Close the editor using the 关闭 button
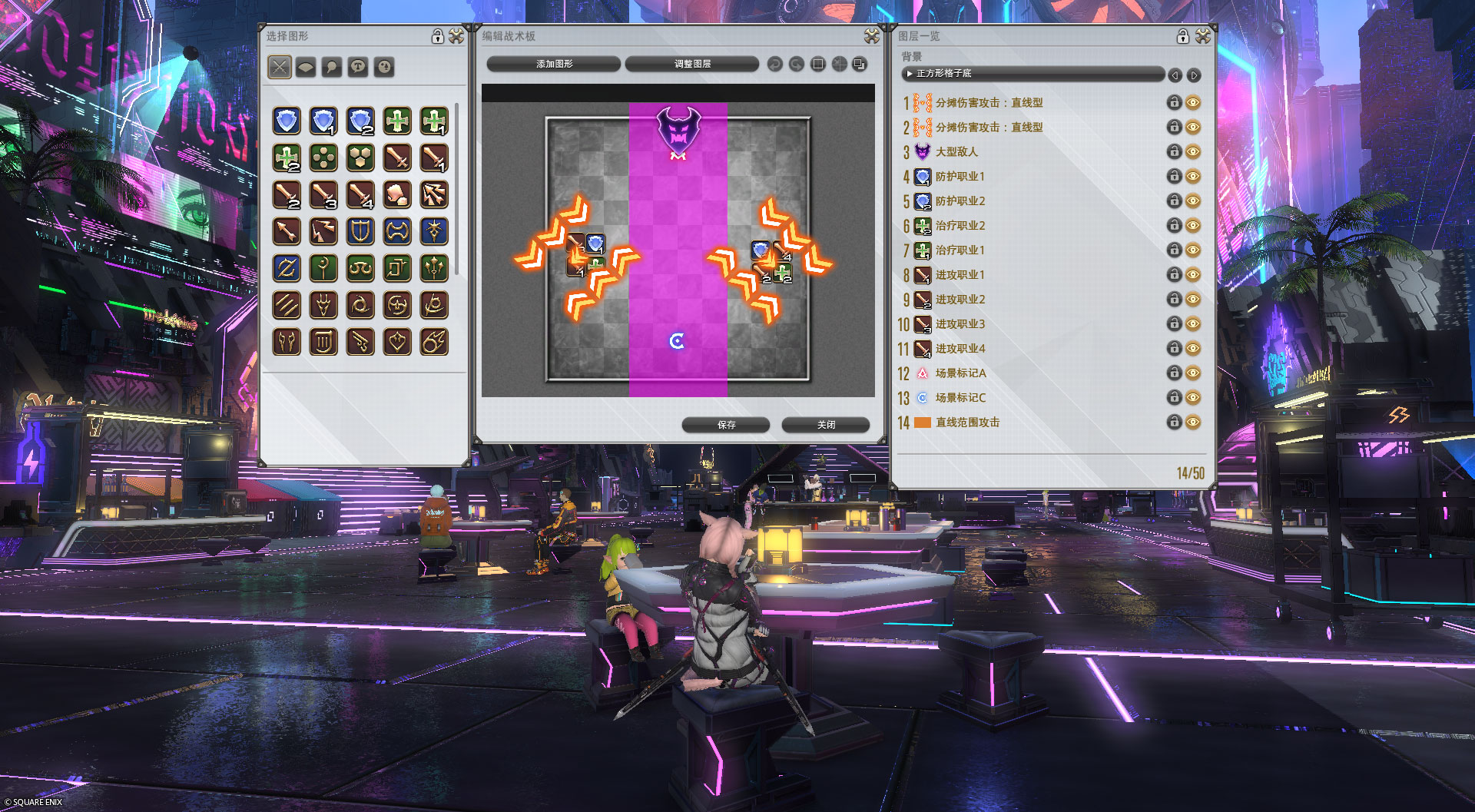This screenshot has width=1475, height=812. point(826,425)
